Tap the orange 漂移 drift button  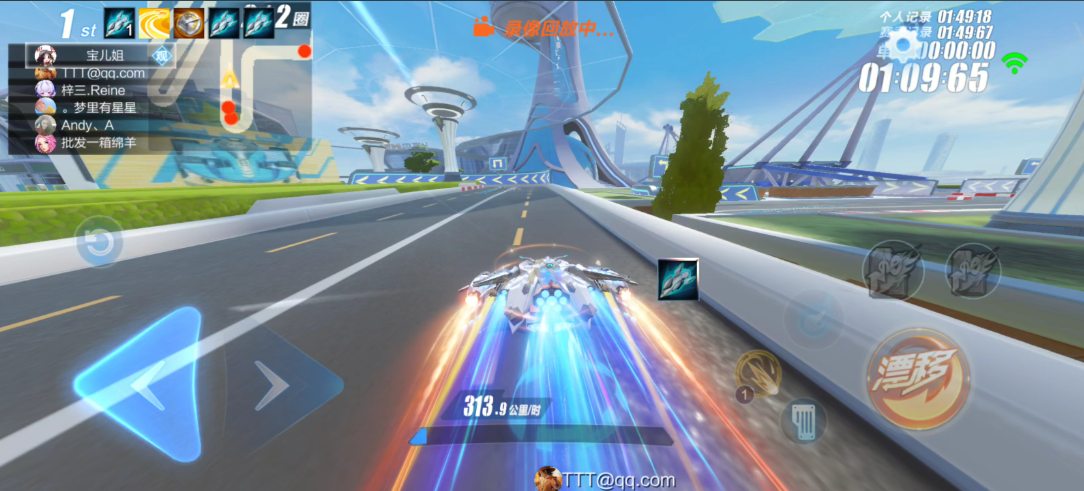click(917, 378)
